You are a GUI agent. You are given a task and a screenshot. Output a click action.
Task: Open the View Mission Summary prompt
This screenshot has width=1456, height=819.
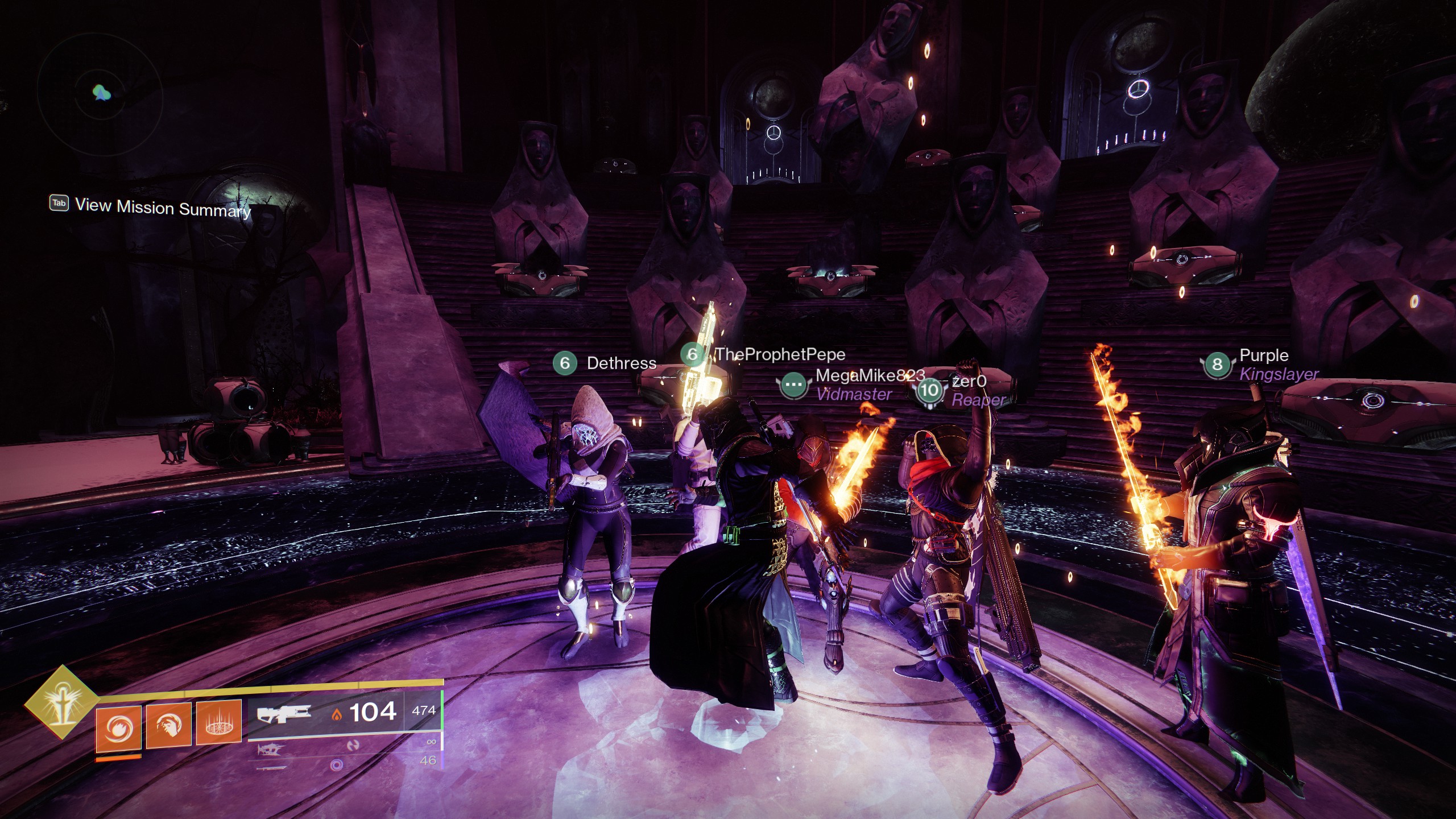click(150, 207)
